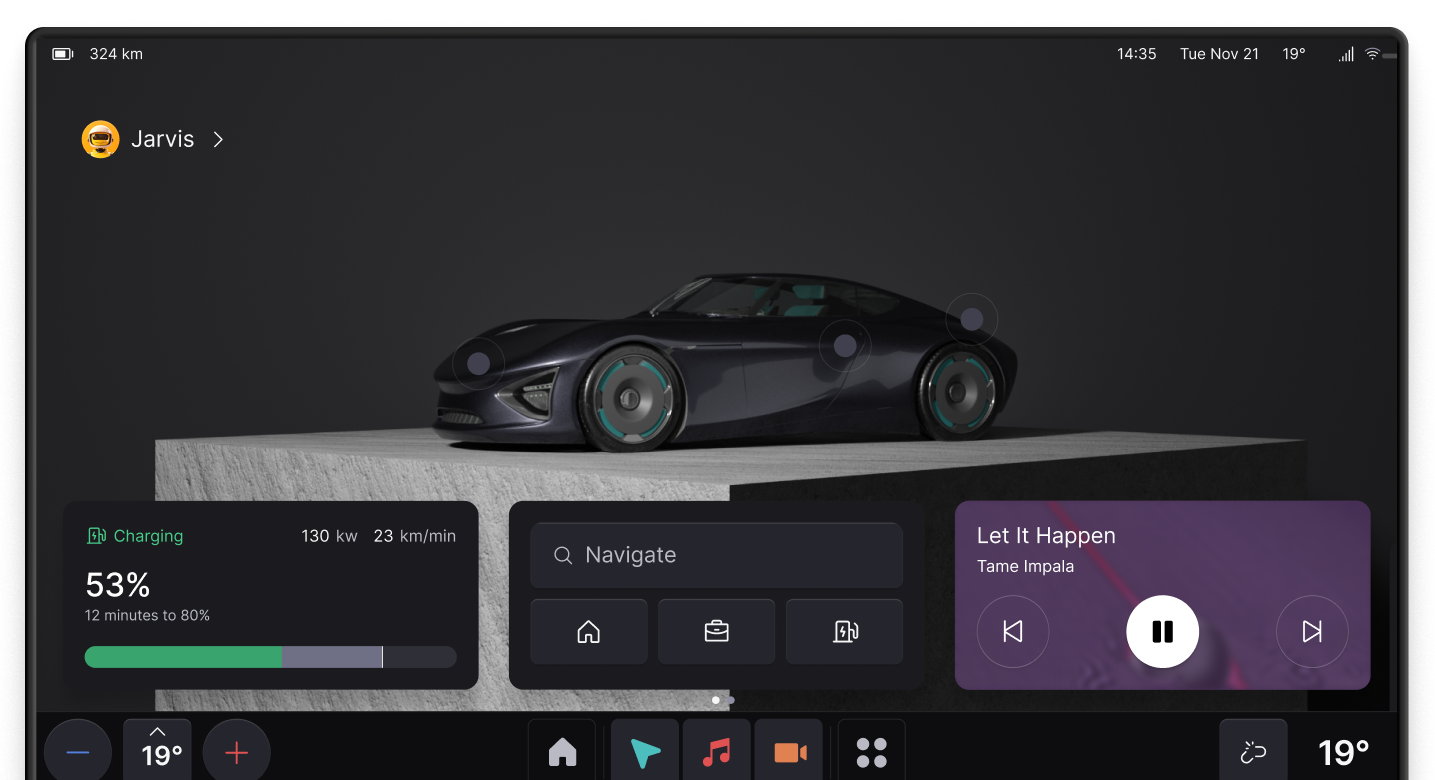Screen dimensions: 1435x780
Task: Launch the orange video camera app
Action: (788, 752)
